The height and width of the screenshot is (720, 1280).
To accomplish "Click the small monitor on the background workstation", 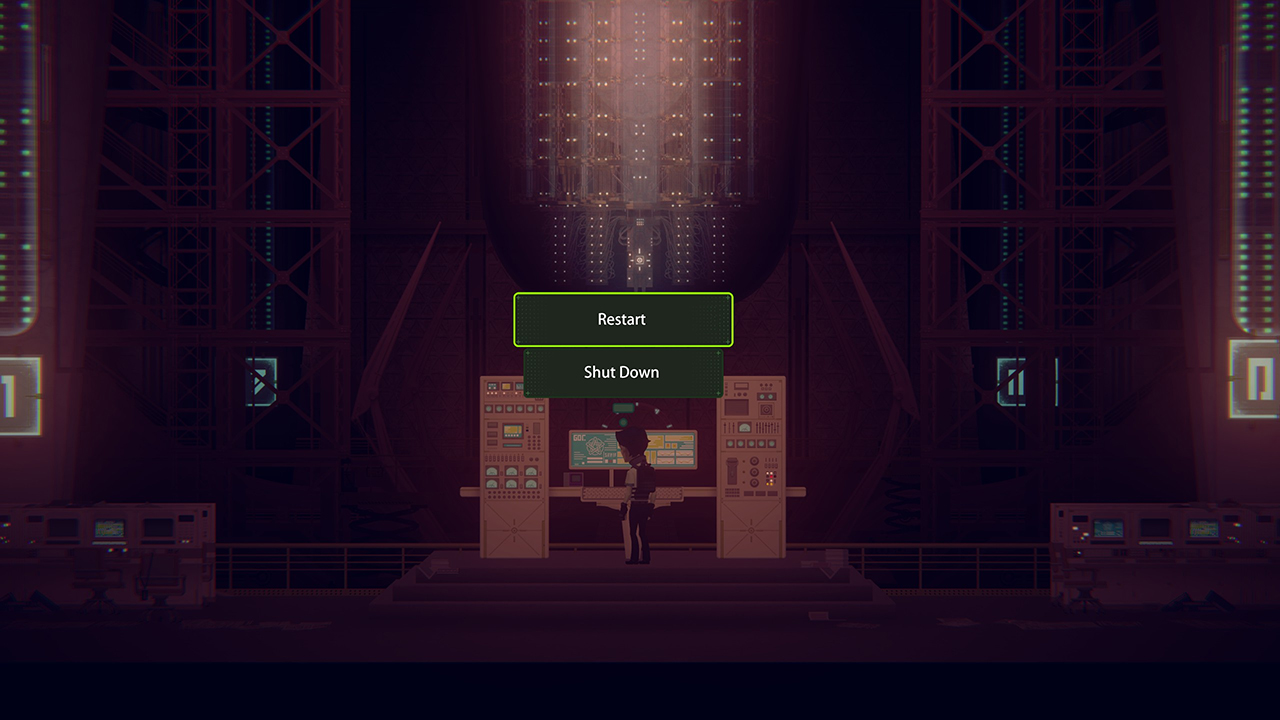I will pos(111,528).
